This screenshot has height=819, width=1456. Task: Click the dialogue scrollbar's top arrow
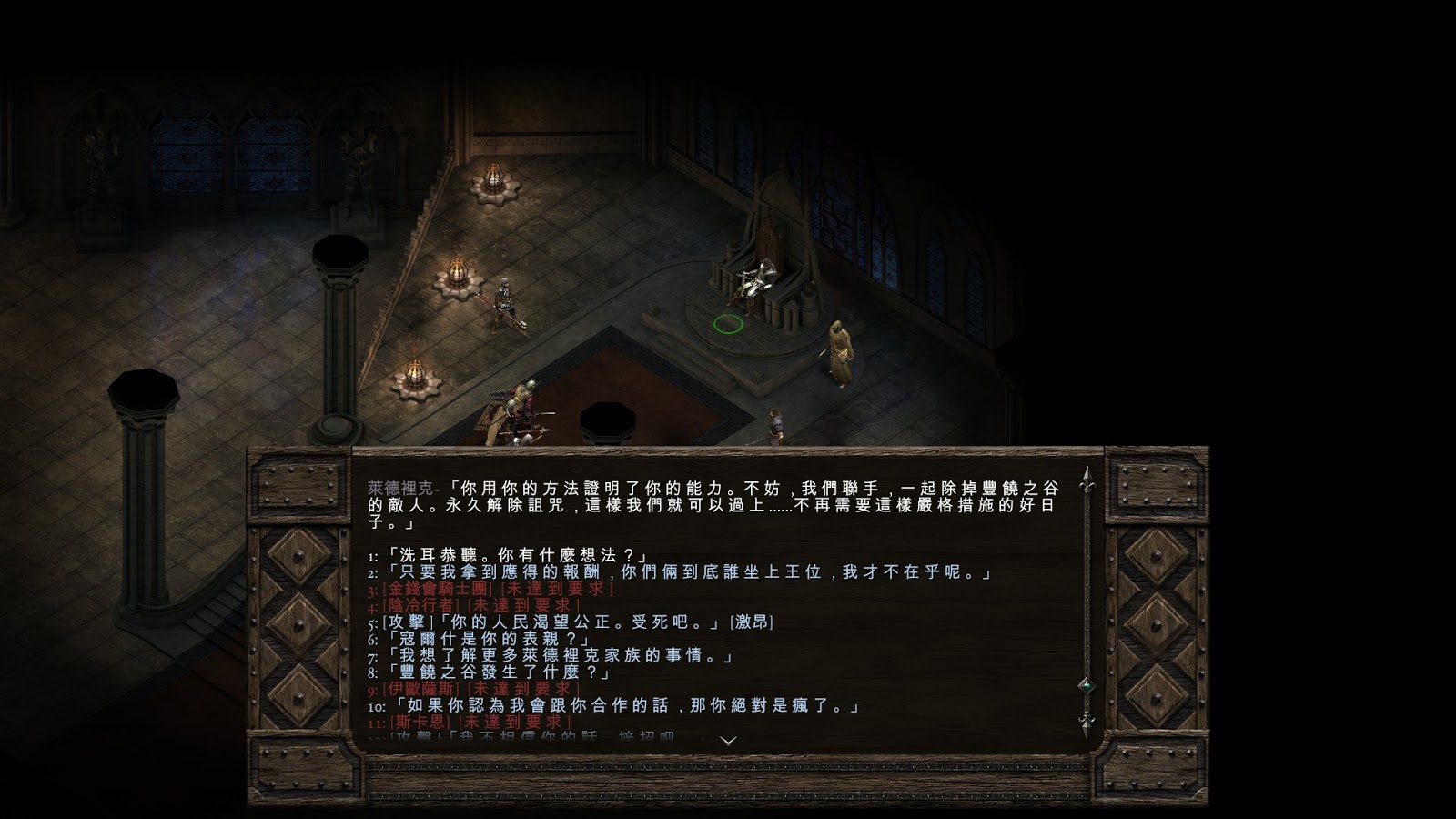[x=1085, y=481]
